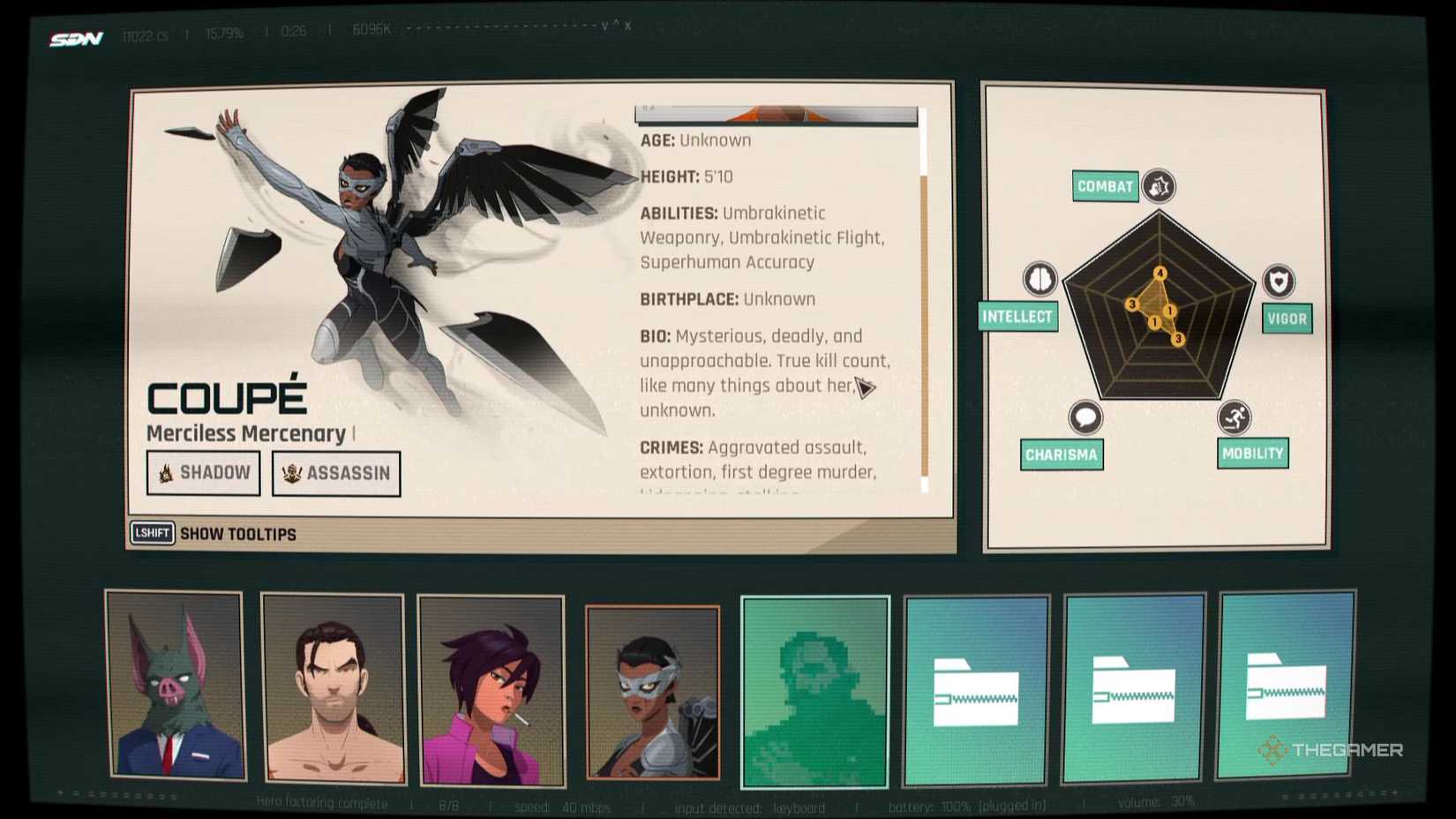This screenshot has height=819, width=1456.
Task: Select the shirtless dark-haired man portrait
Action: pyautogui.click(x=334, y=689)
